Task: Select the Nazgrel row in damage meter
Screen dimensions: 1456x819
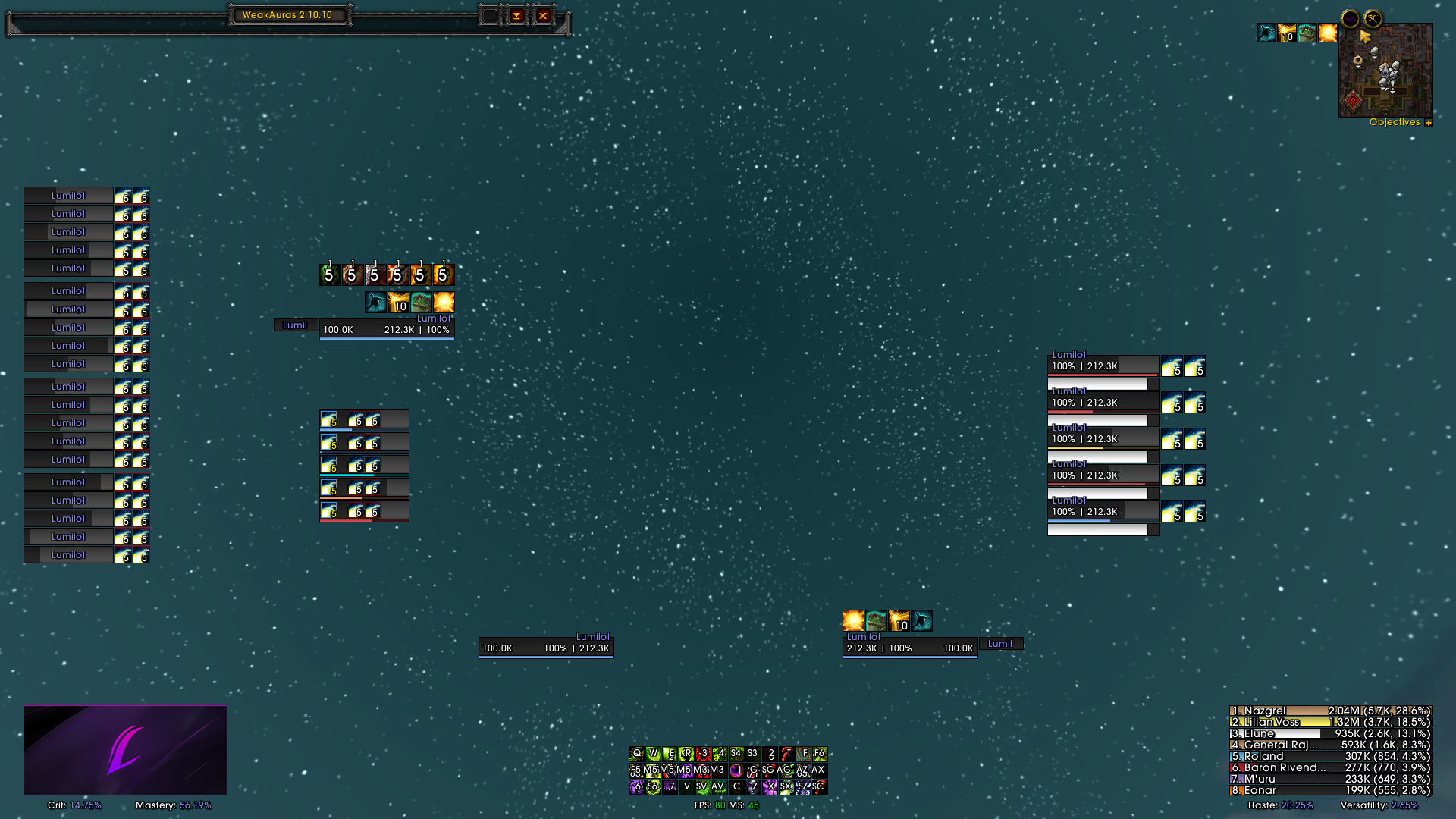Action: (x=1330, y=711)
